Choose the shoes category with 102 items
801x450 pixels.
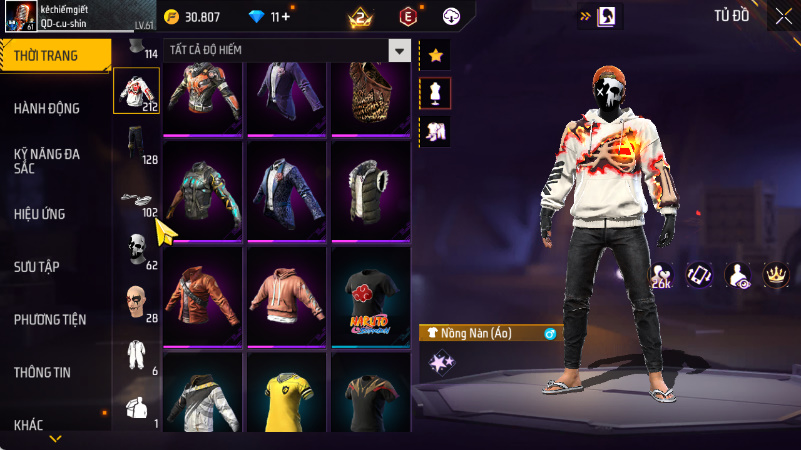[136, 199]
